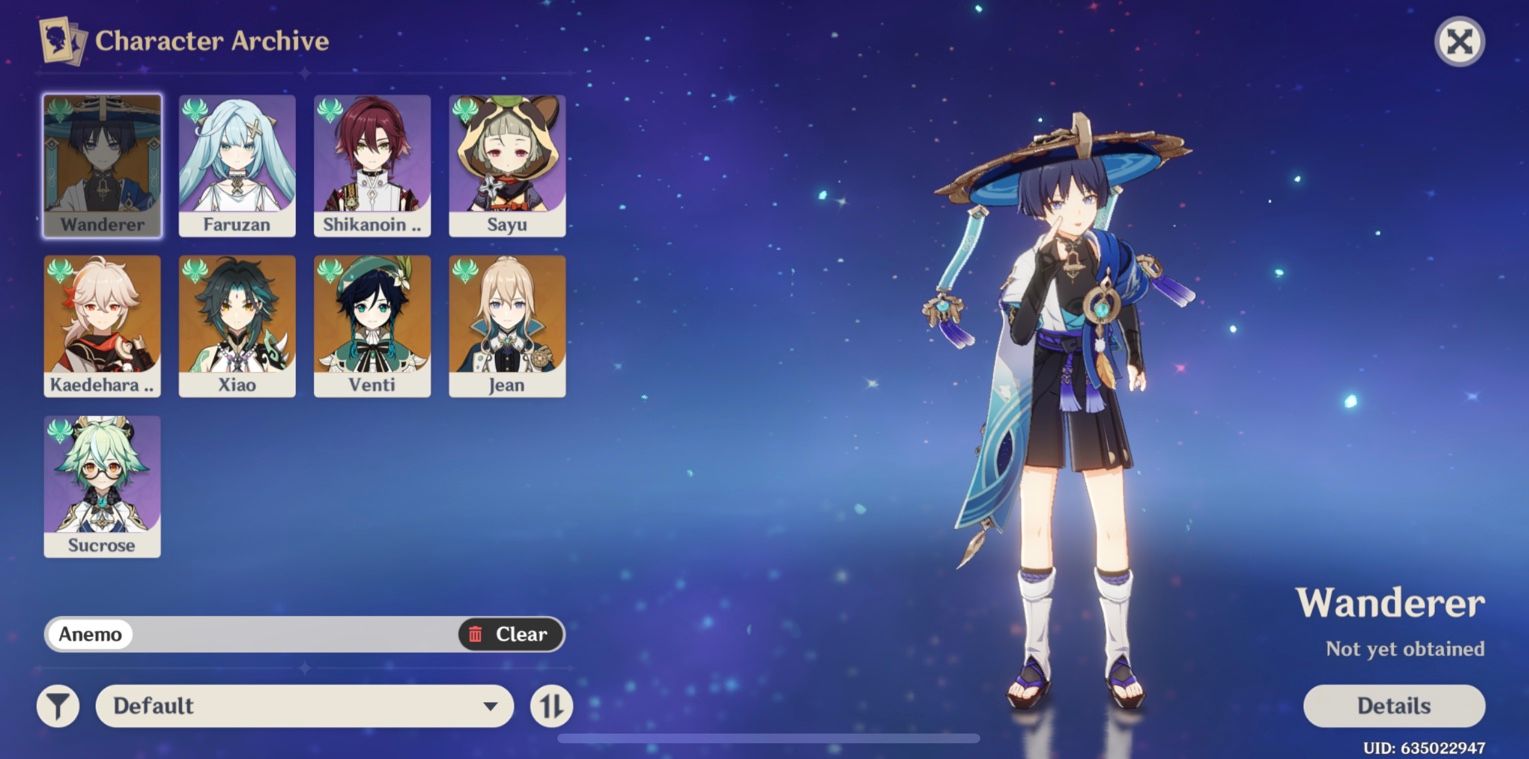Select the Venti character entry
Viewport: 1529px width, 759px height.
coord(372,325)
